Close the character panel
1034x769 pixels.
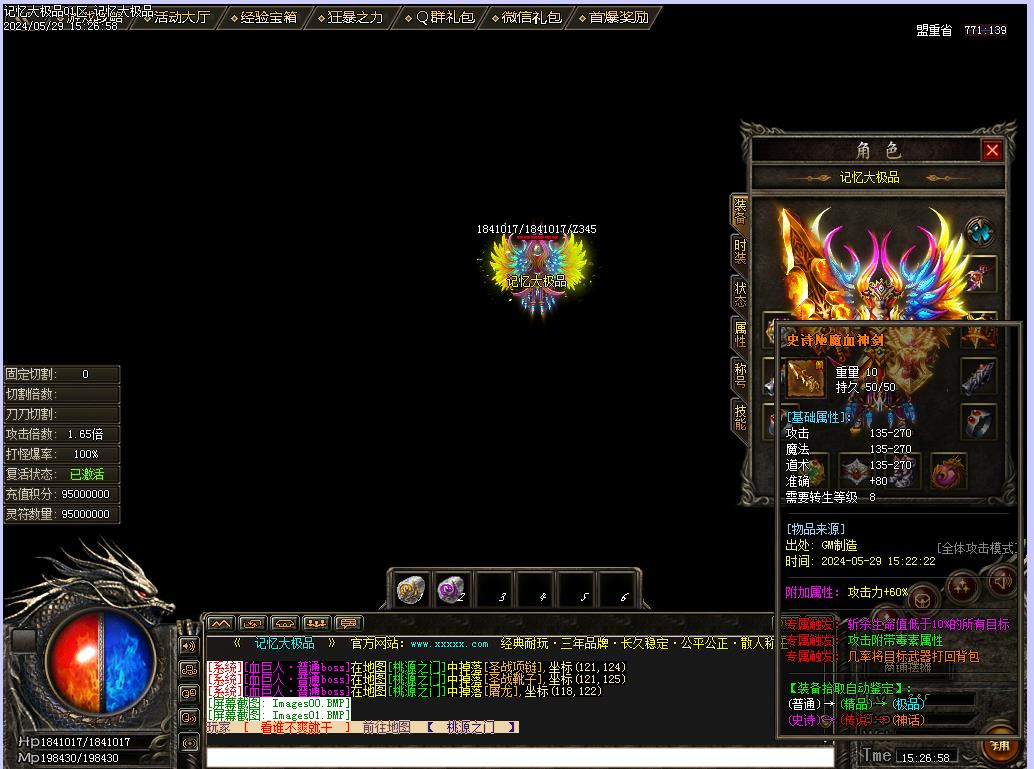click(x=992, y=150)
